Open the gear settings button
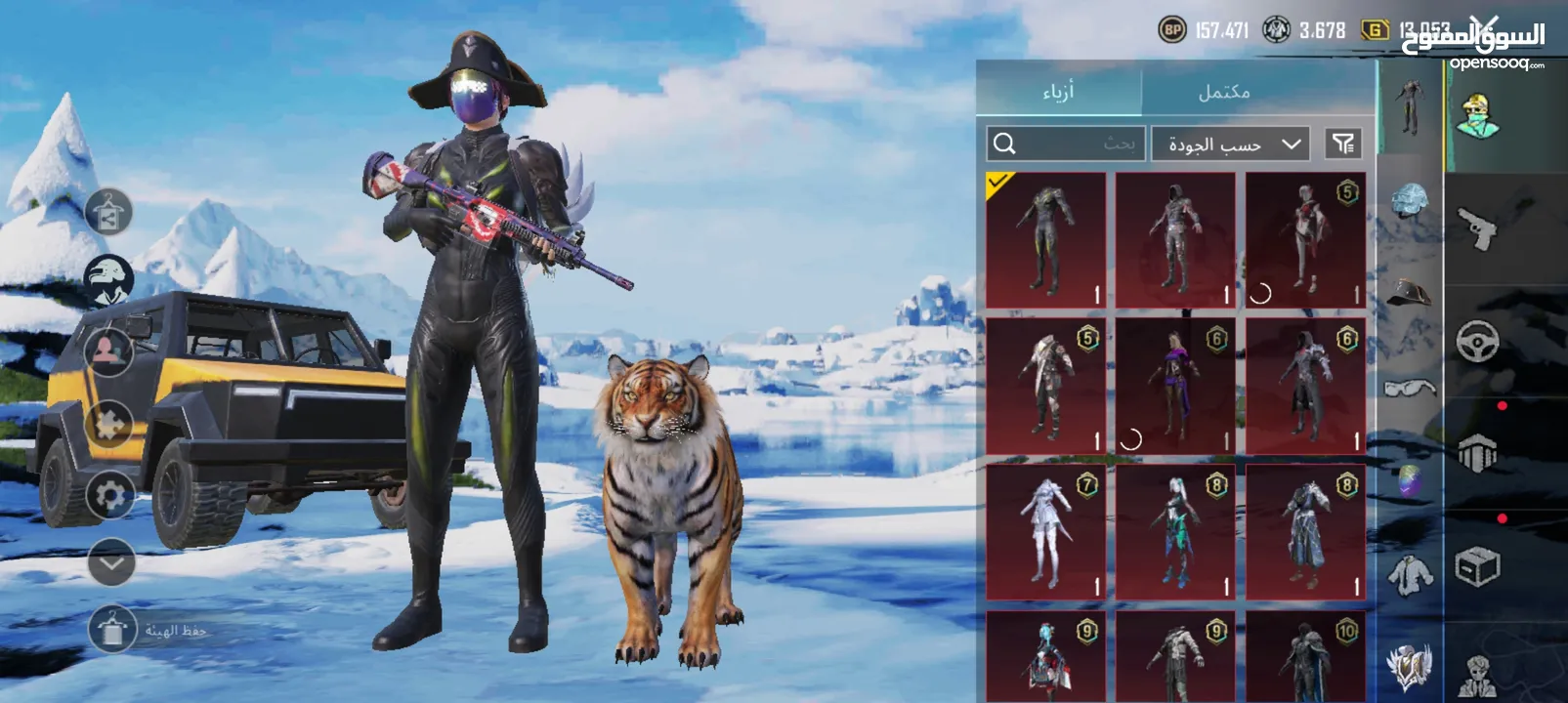Viewport: 1568px width, 703px height. point(109,496)
